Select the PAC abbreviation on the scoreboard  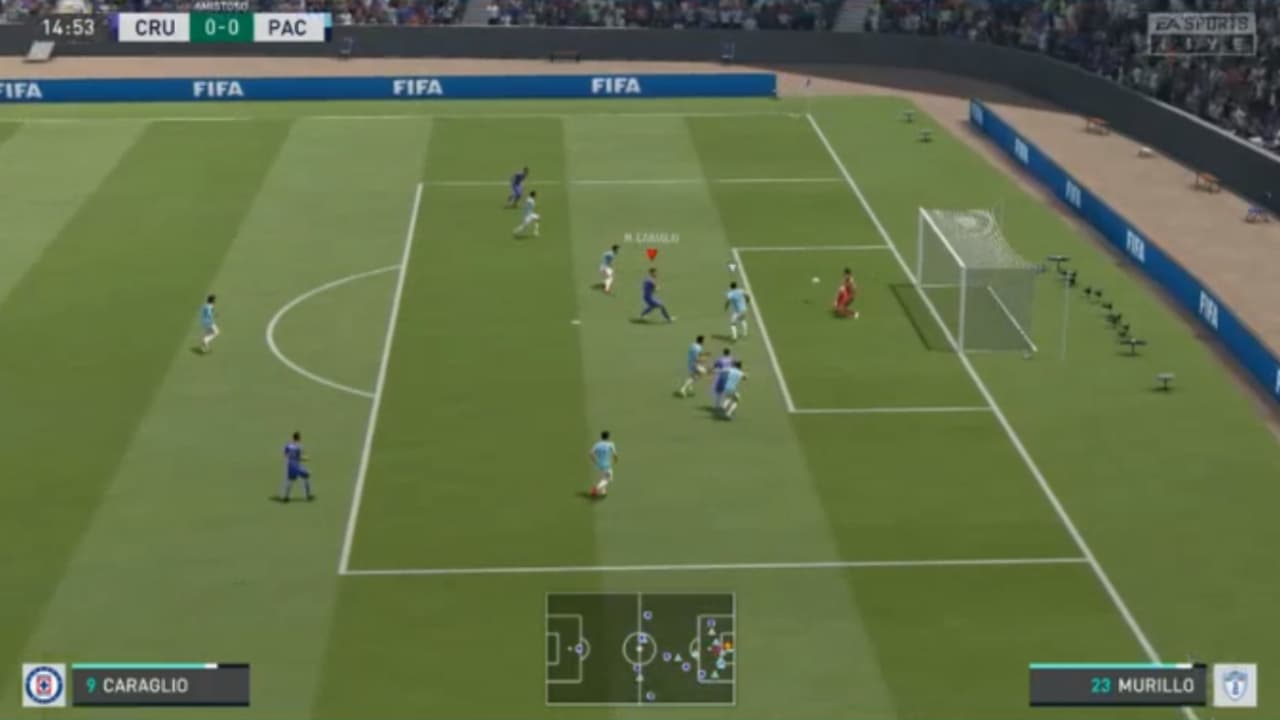[x=289, y=27]
